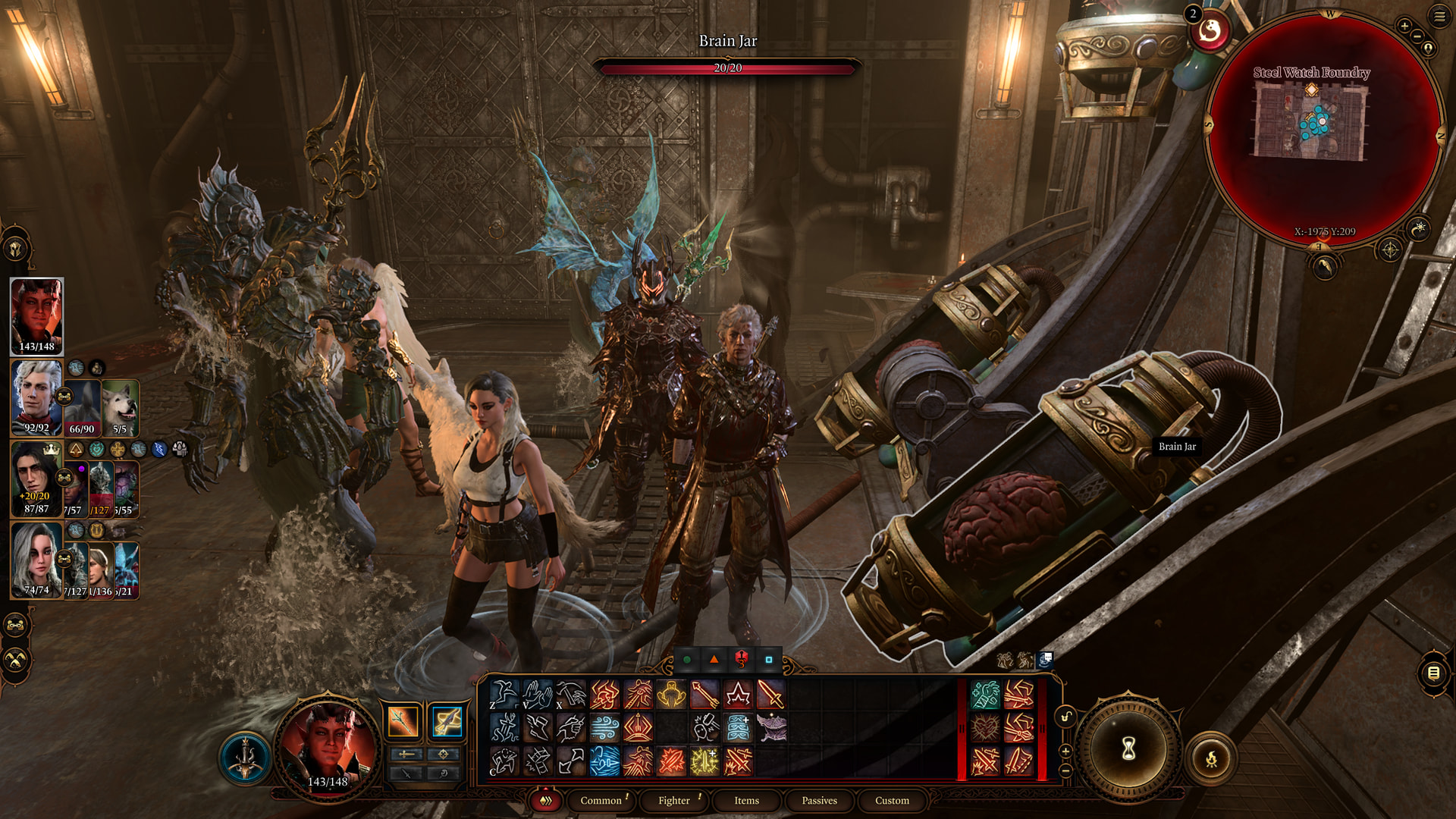Open the main menu hamburger icon
The image size is (1456, 819).
(1439, 16)
